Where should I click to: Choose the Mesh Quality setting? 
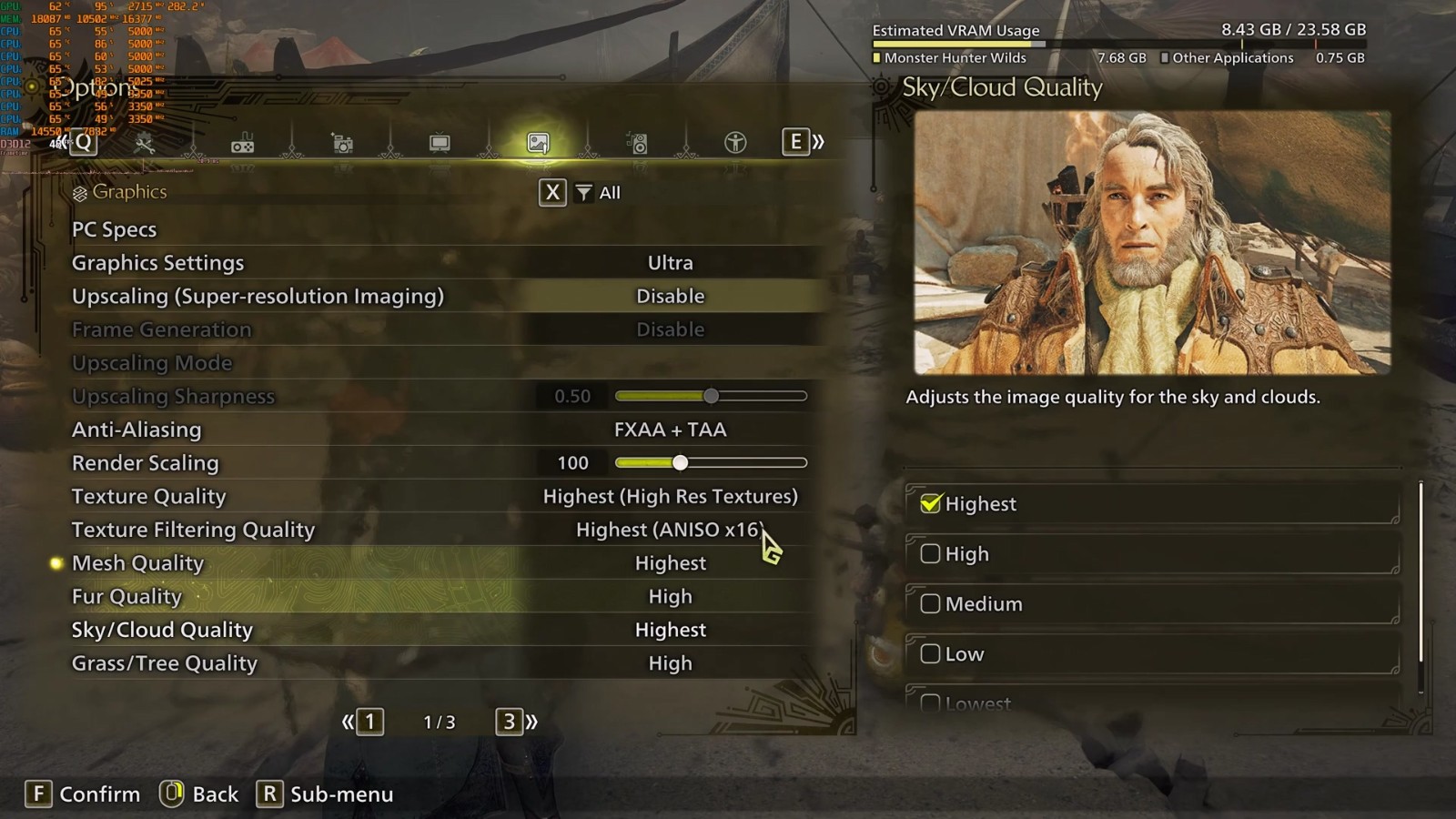point(437,563)
